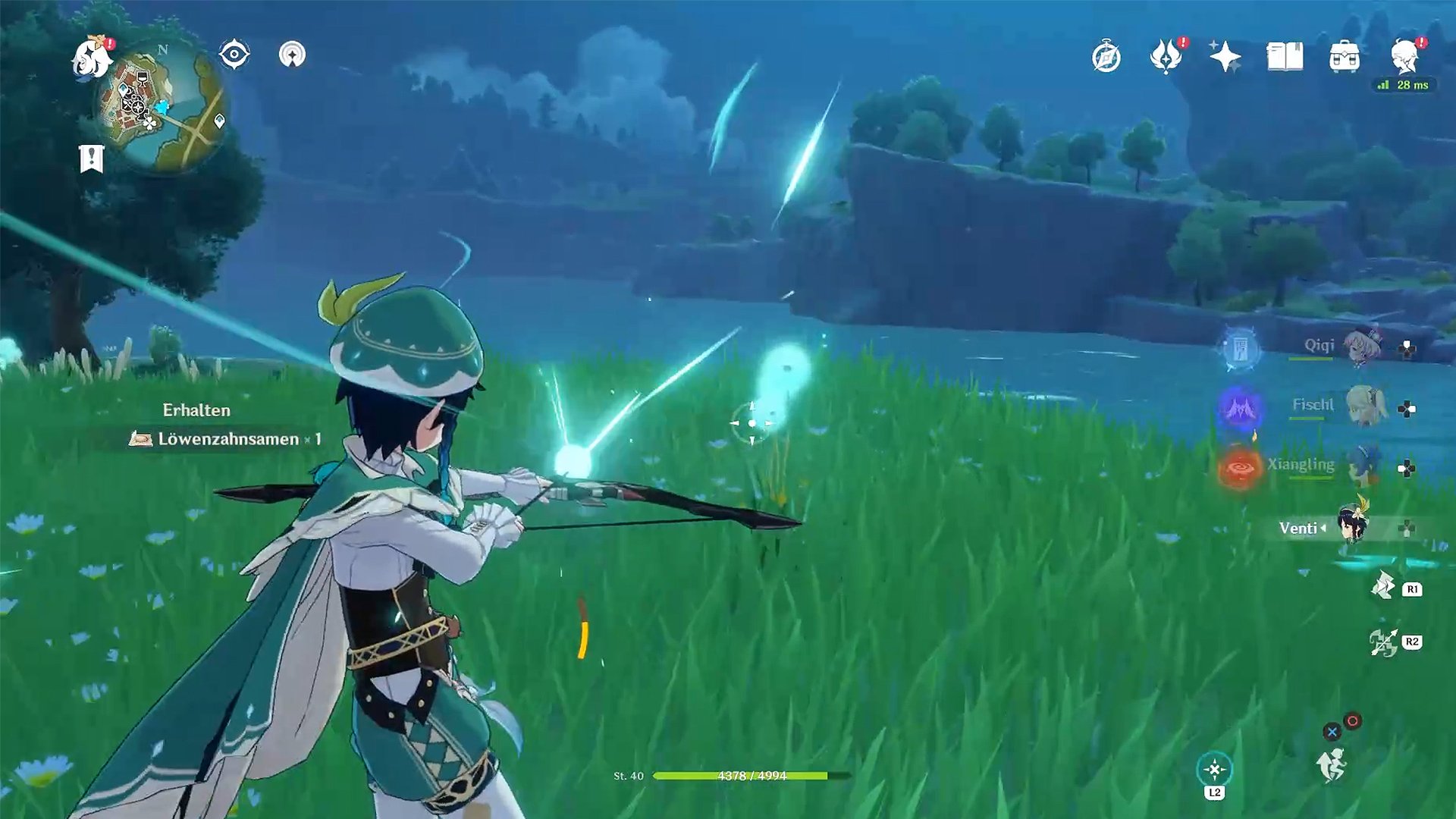Activate Xiangling's red elemental burst icon
The image size is (1456, 819).
click(x=1239, y=468)
